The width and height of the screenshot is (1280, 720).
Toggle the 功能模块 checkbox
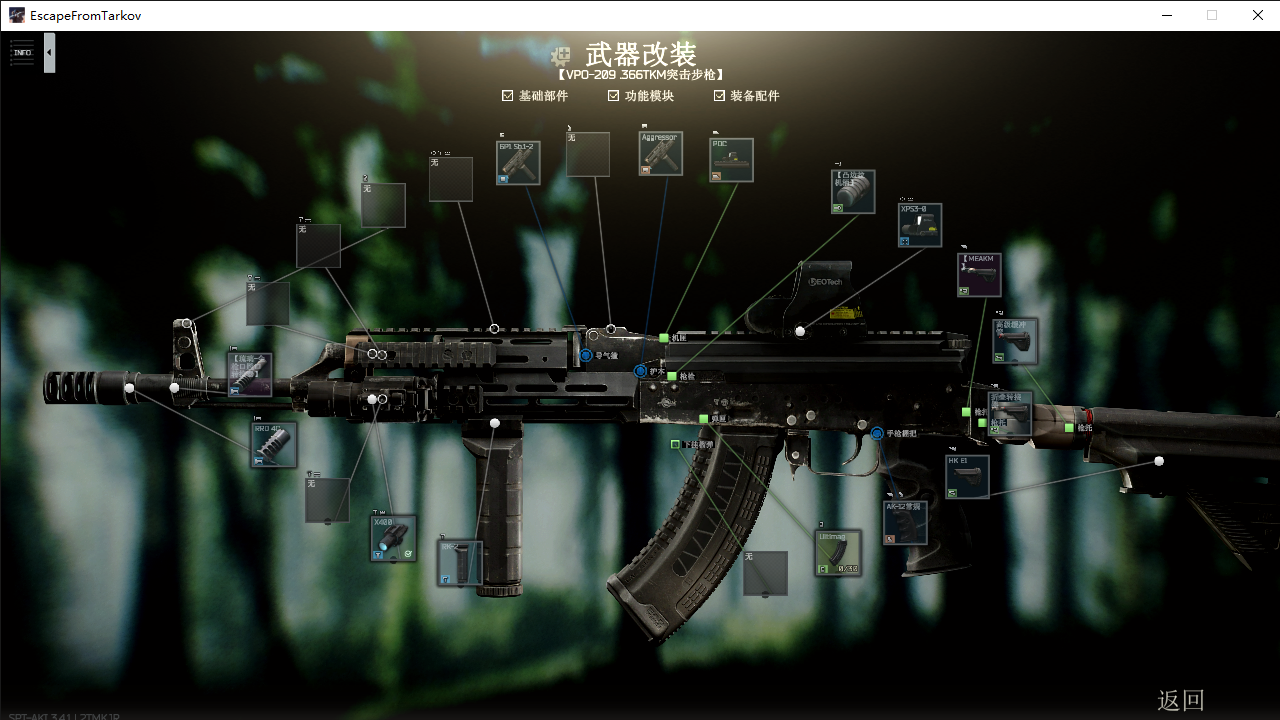(614, 96)
